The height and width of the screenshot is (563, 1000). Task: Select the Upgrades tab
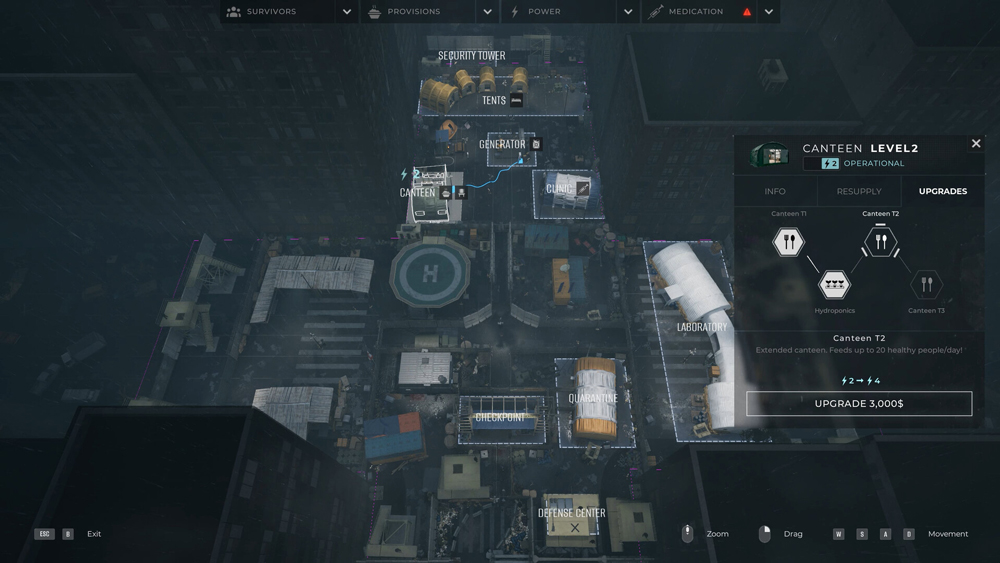pos(942,191)
